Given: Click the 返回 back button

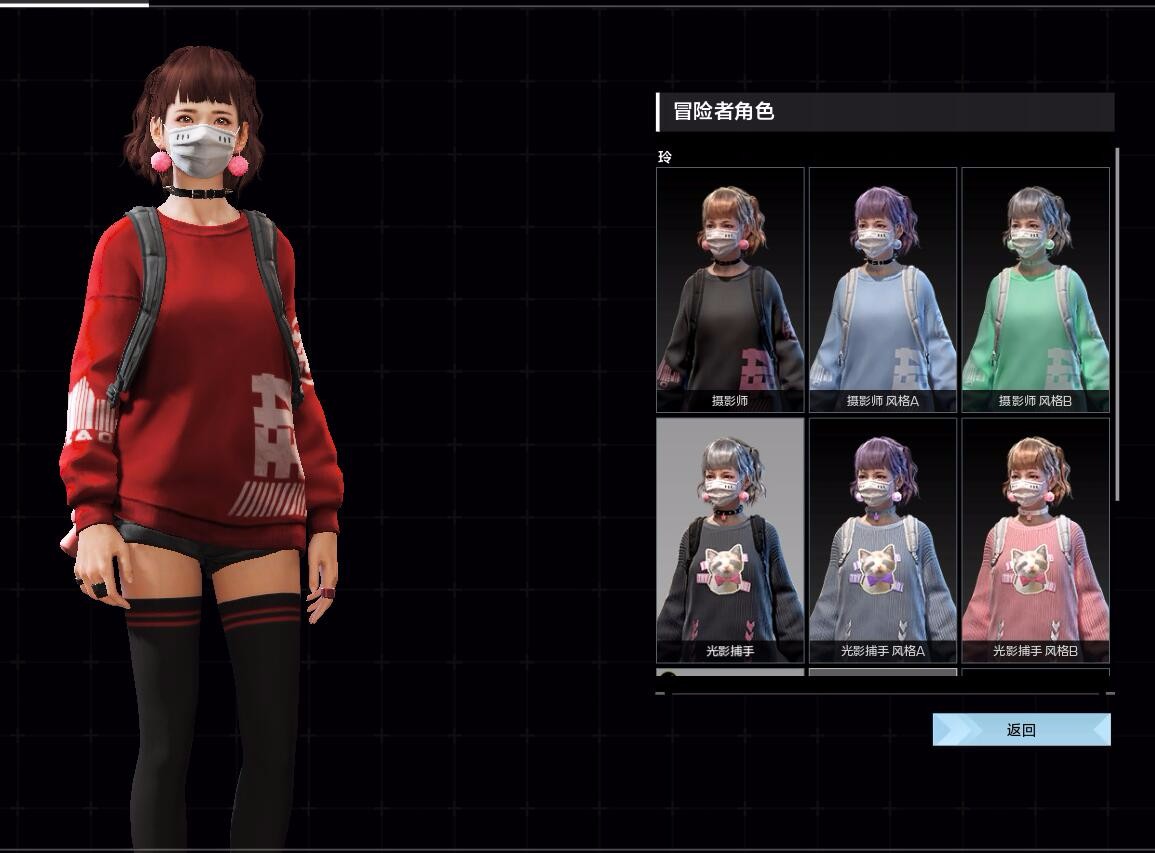Looking at the screenshot, I should click(1021, 730).
